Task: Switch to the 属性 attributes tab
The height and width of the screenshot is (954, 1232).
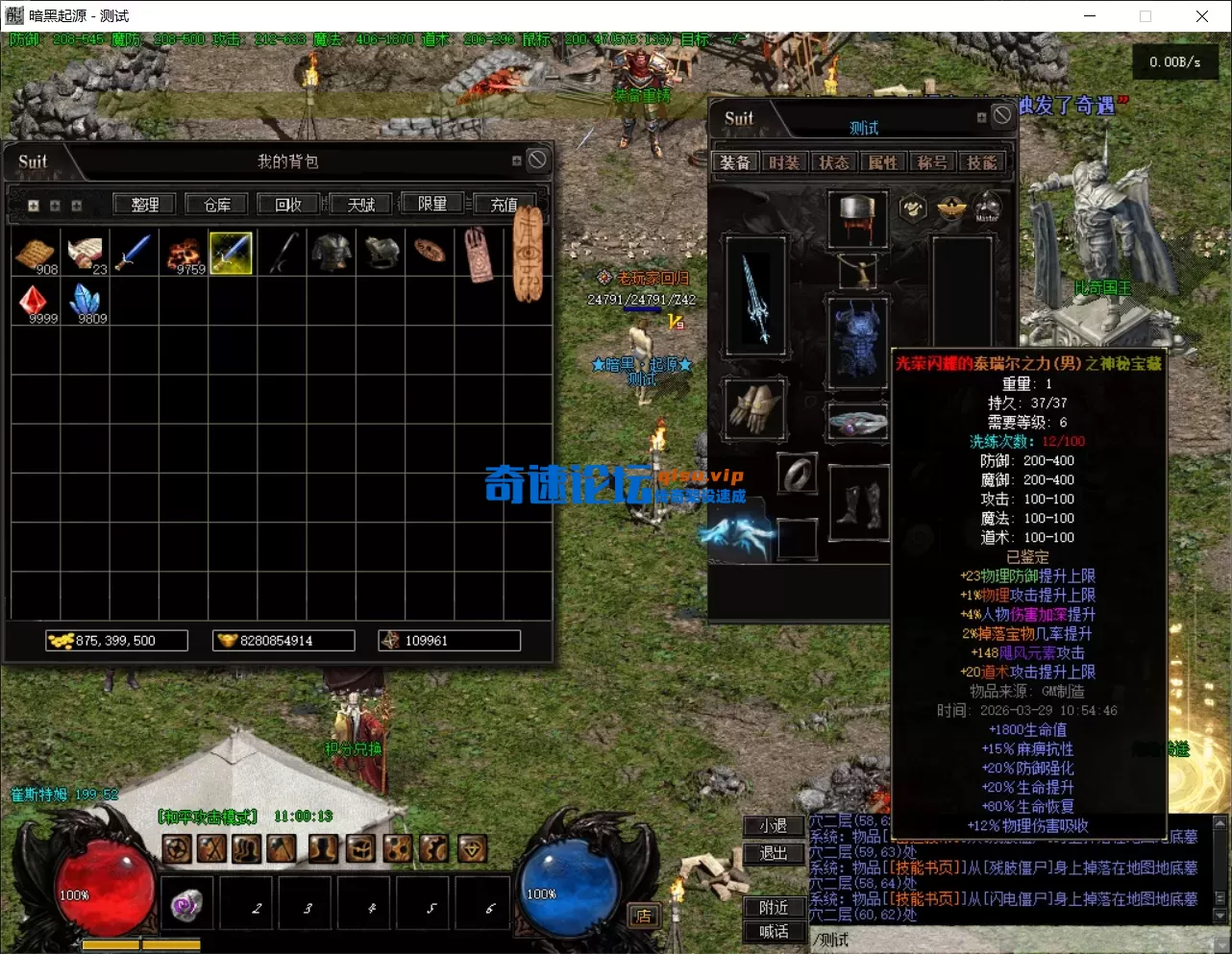Action: point(882,162)
